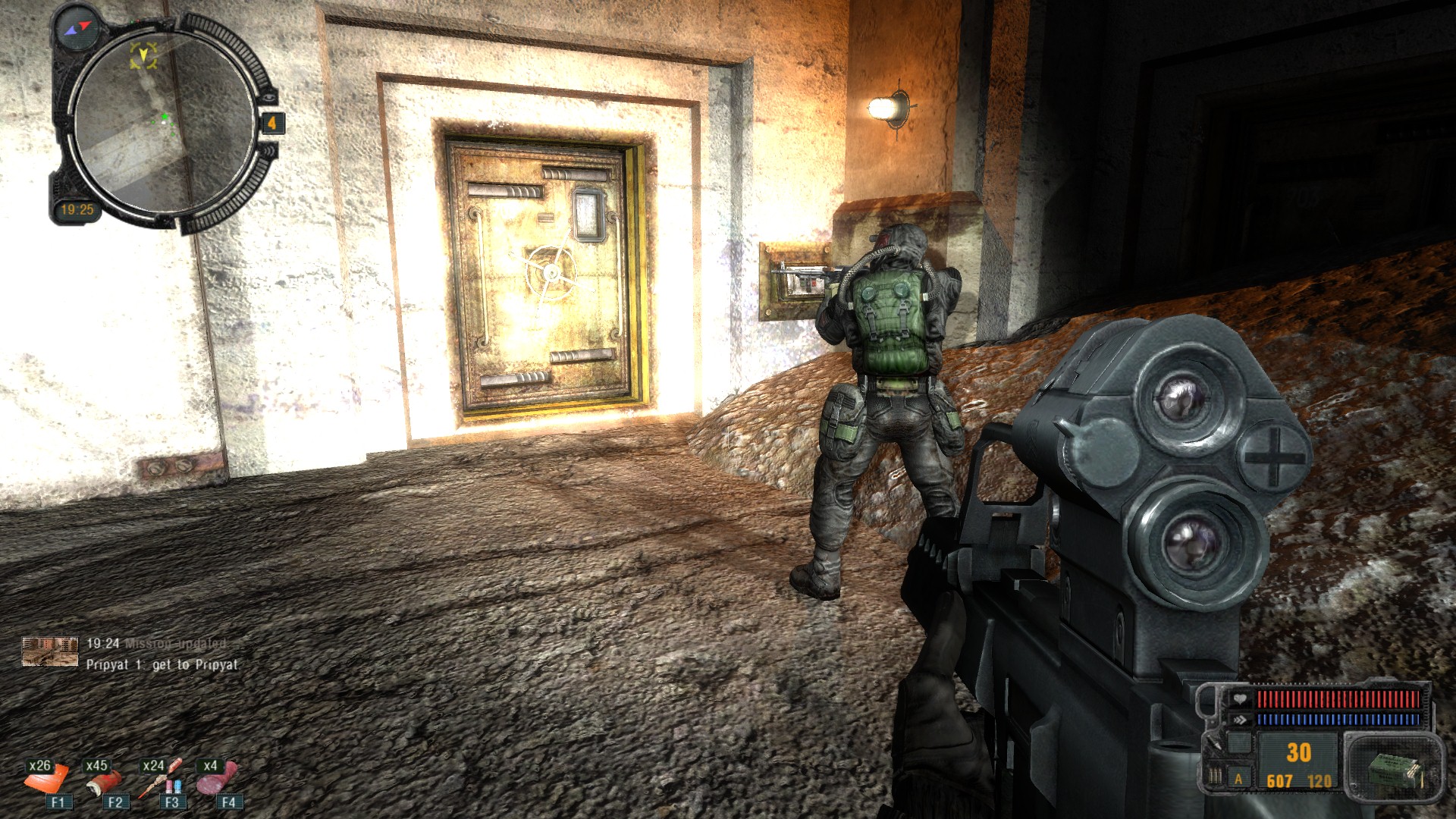
Task: Click the green ammo box icon
Action: pos(1394,771)
